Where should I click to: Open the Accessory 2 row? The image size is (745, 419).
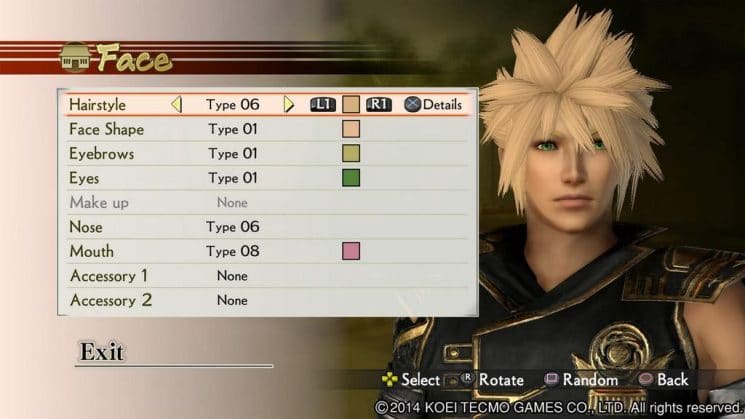click(x=108, y=300)
